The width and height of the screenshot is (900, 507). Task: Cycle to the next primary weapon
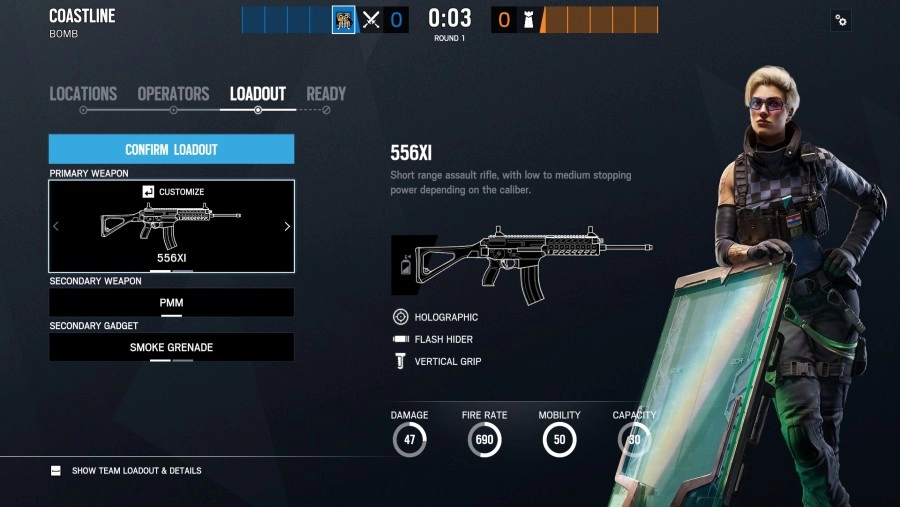[x=287, y=227]
